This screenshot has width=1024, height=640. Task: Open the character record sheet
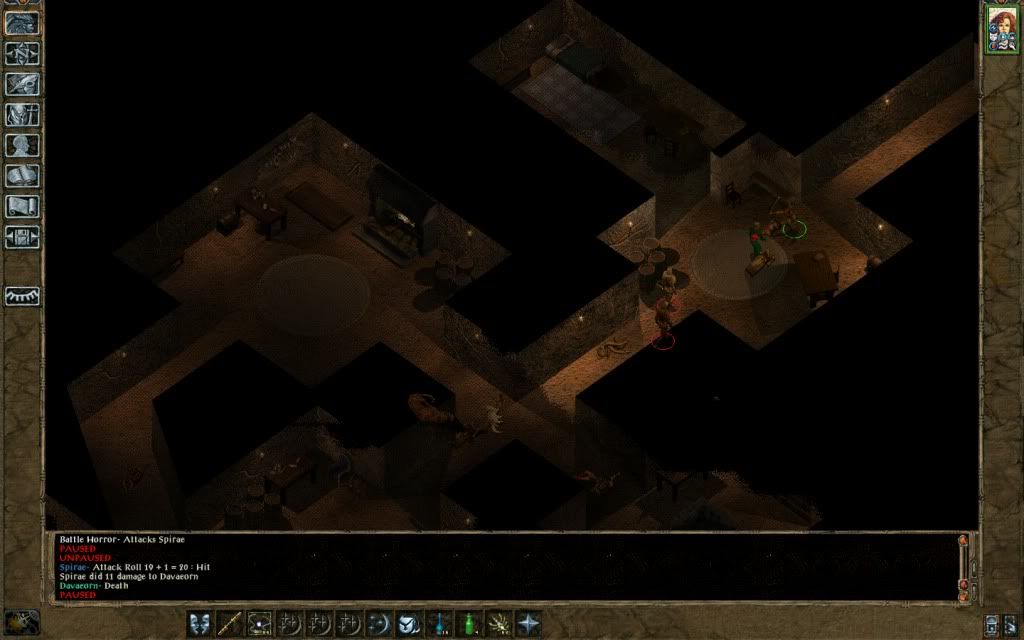(x=23, y=146)
